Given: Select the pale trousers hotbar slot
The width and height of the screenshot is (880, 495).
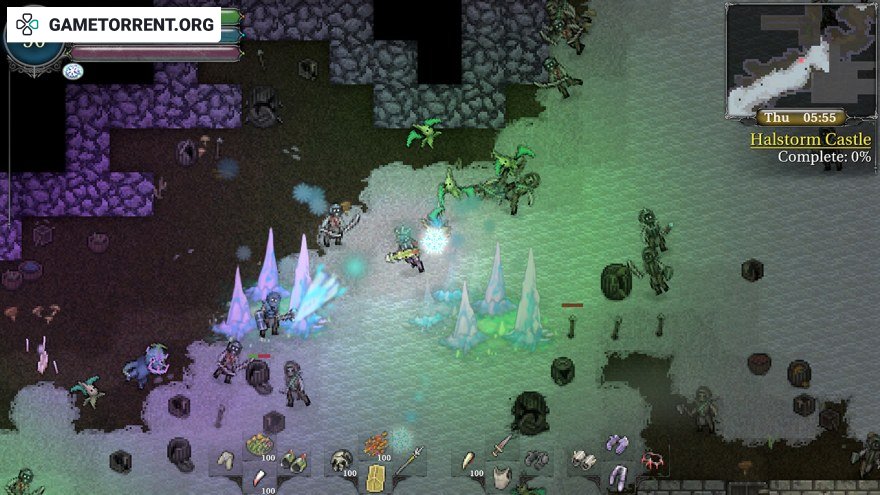Looking at the screenshot, I should click(227, 461).
